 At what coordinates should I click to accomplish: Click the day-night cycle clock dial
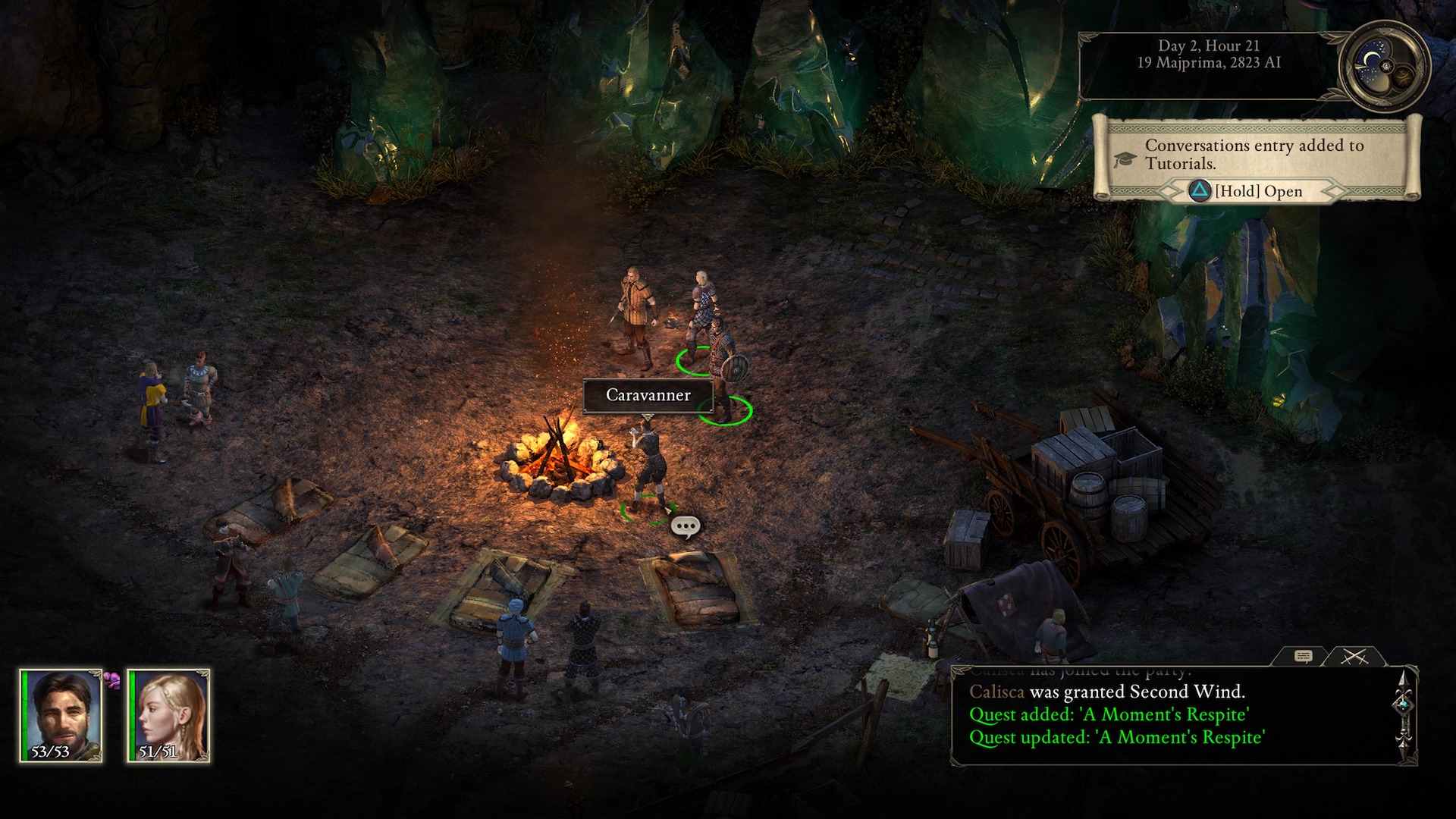pos(1383,66)
